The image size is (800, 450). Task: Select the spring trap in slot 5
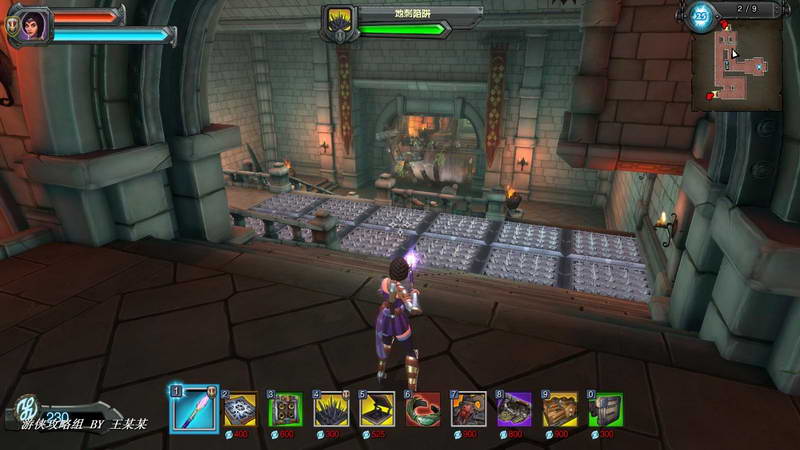point(377,409)
